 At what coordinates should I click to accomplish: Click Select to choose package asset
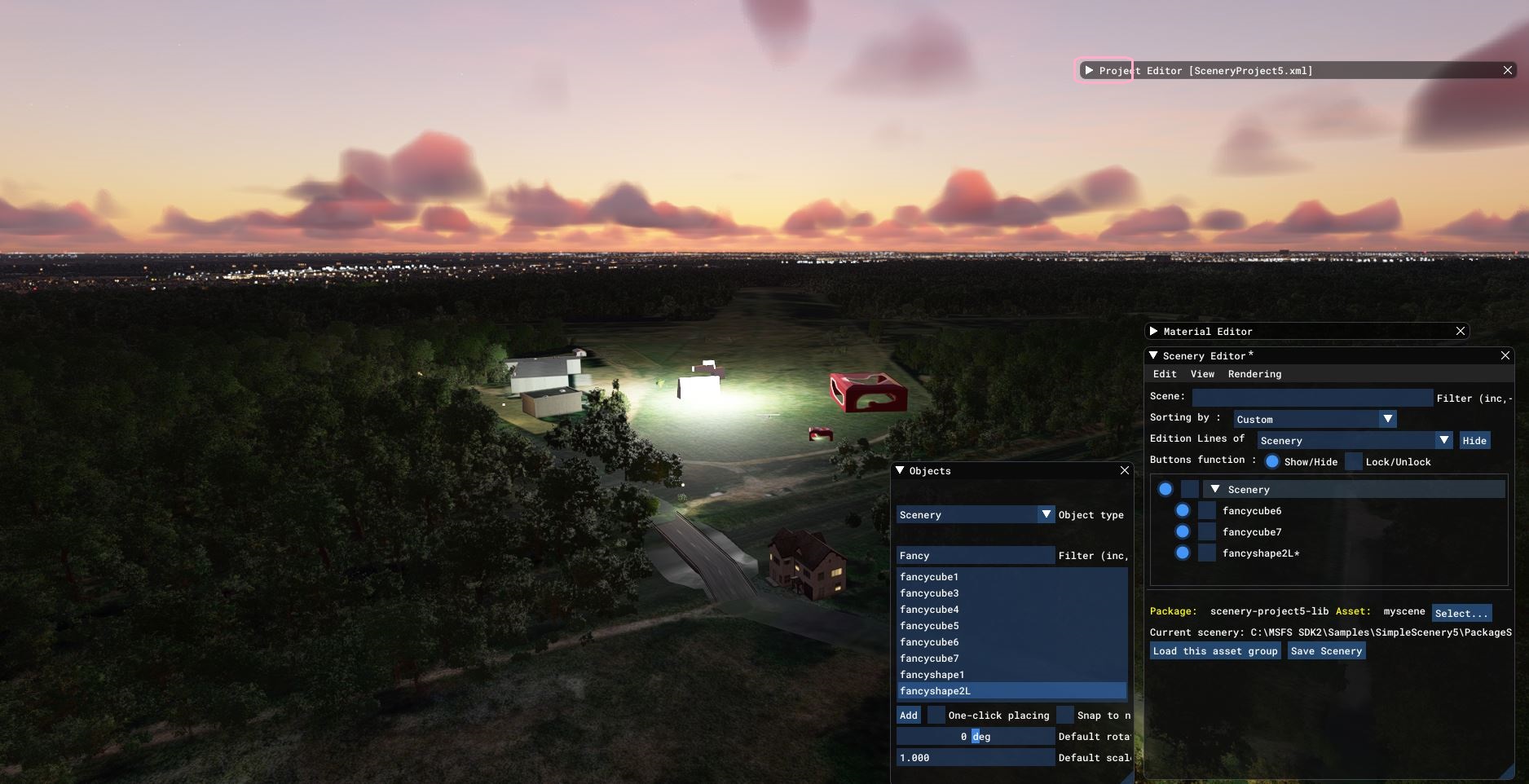[1461, 613]
